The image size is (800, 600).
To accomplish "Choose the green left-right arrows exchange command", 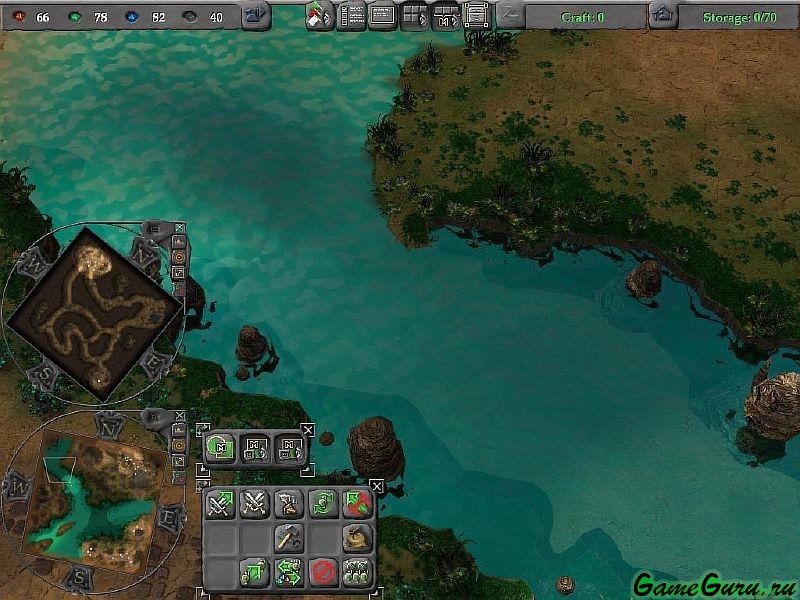I will 289,572.
